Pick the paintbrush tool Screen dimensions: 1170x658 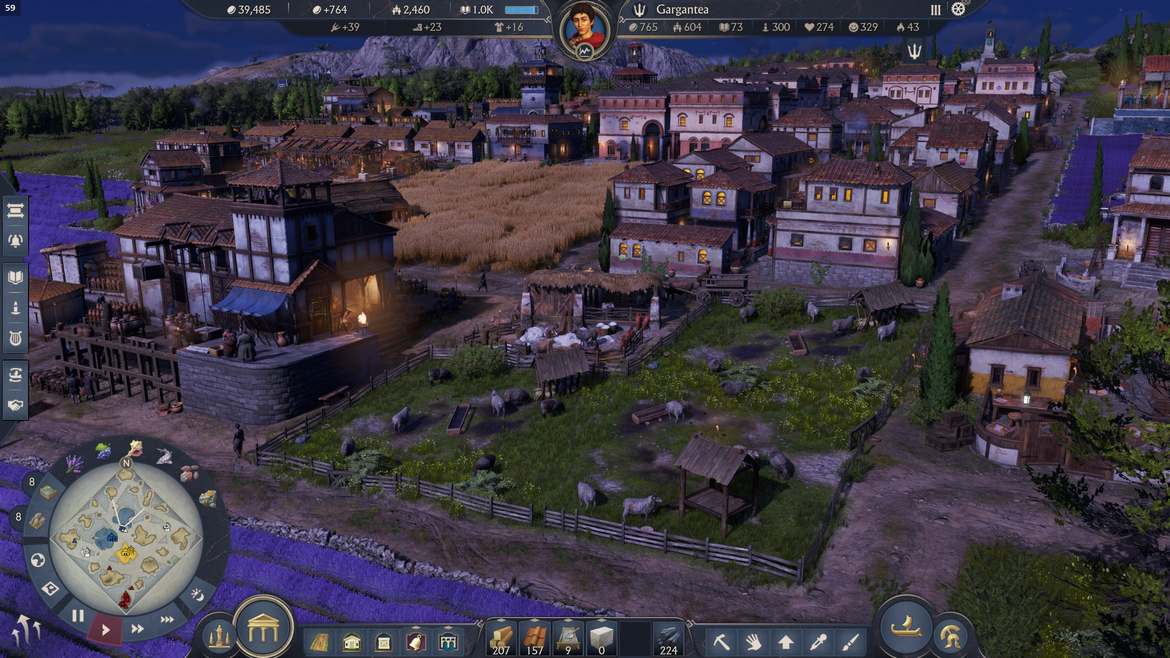(850, 641)
